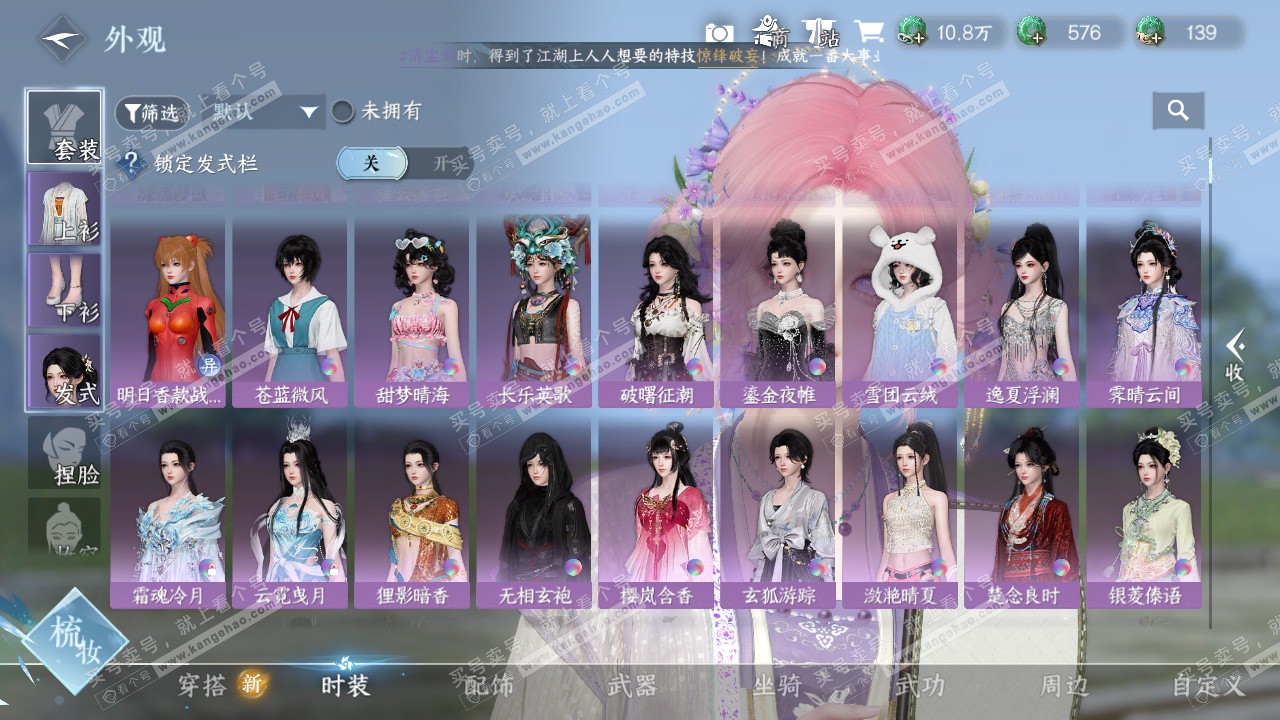
Task: Open the 捏脸 face customization
Action: [x=64, y=453]
